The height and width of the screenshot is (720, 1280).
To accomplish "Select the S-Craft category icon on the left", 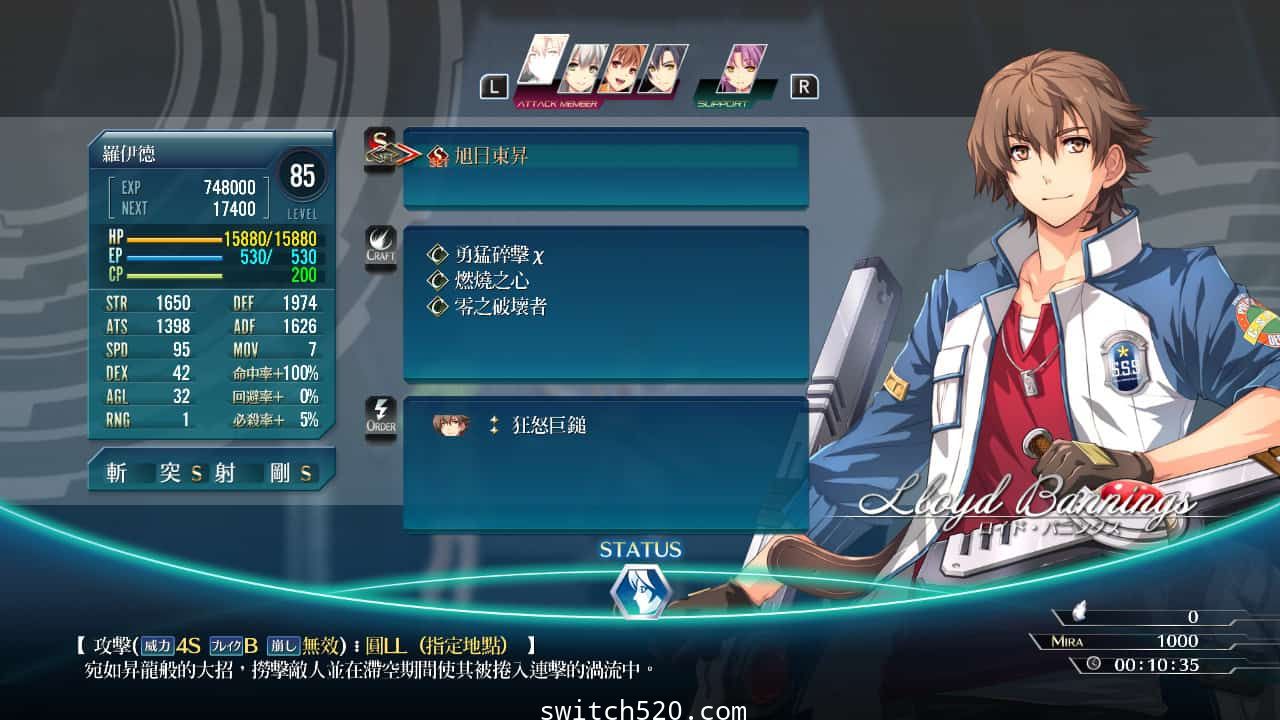I will [380, 148].
